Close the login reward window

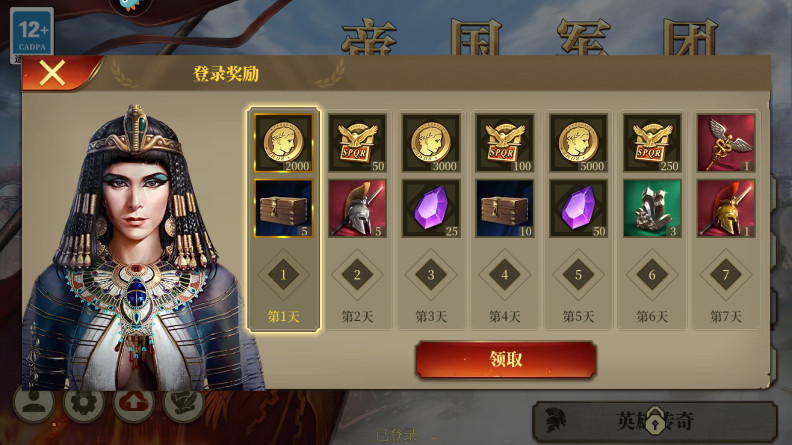[x=52, y=73]
